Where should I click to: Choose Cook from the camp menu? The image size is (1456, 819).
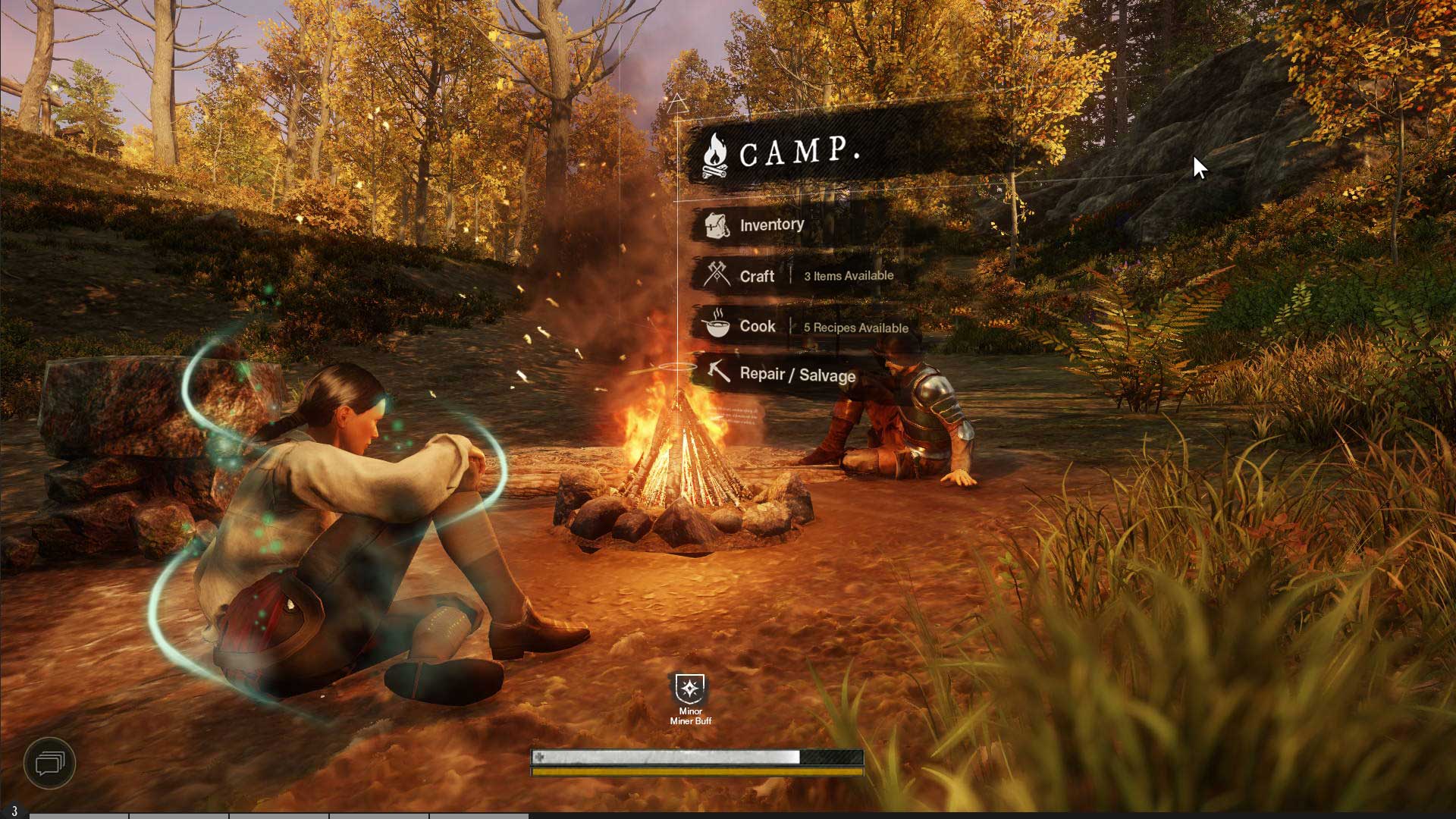point(757,326)
